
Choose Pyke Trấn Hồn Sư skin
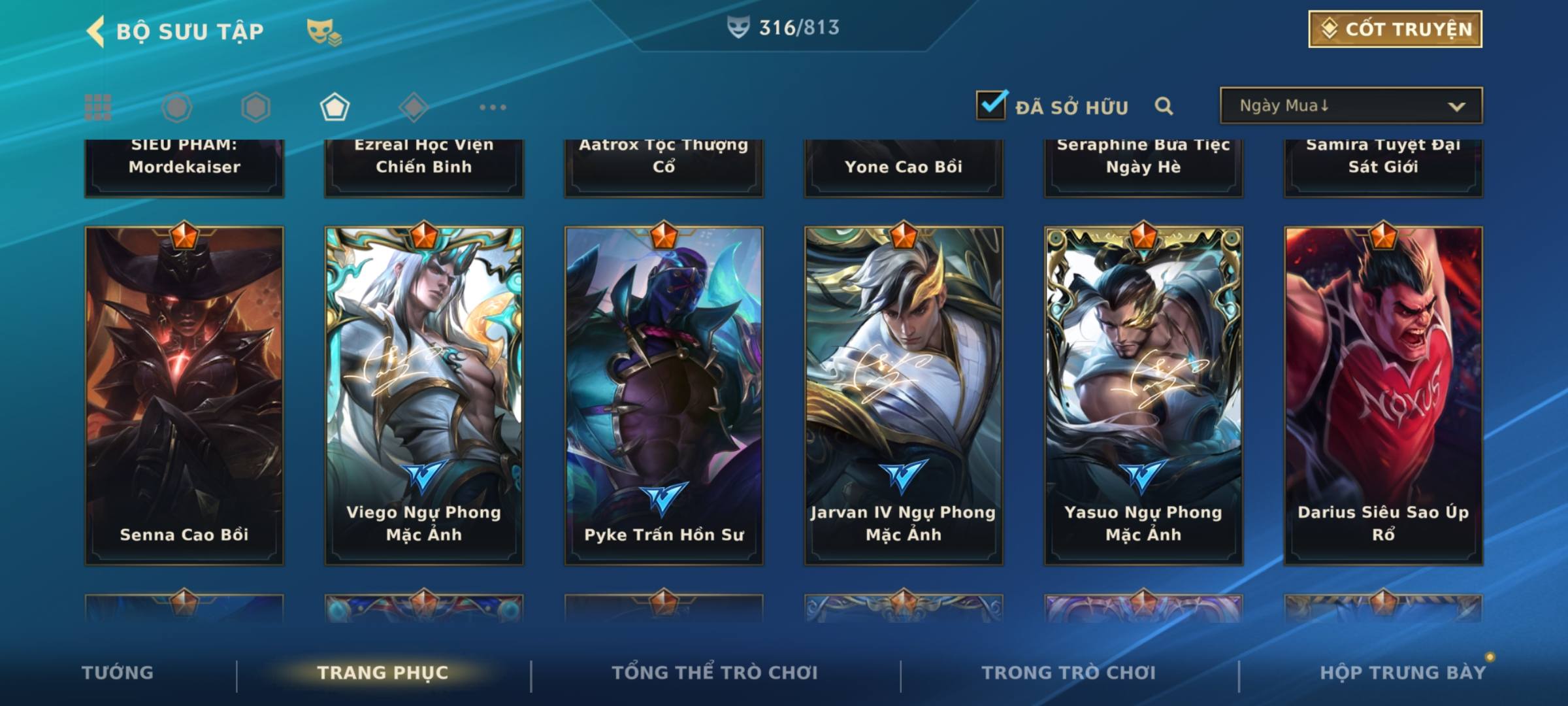coord(664,395)
